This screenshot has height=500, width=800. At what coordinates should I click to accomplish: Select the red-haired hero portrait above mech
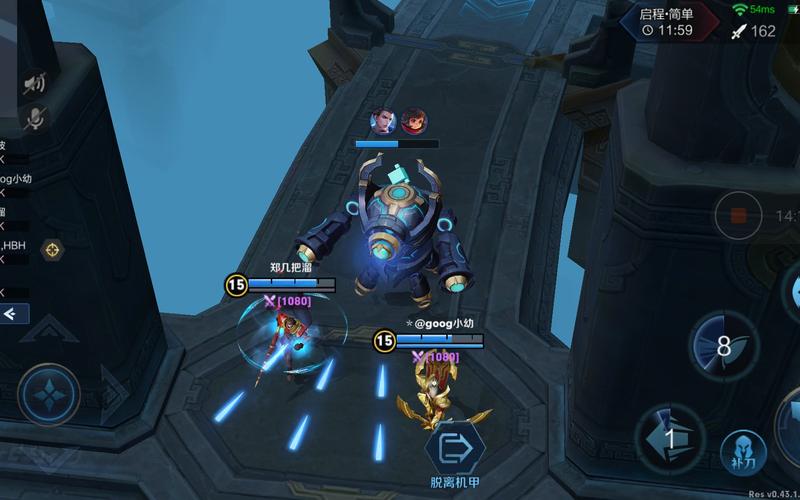(x=413, y=122)
